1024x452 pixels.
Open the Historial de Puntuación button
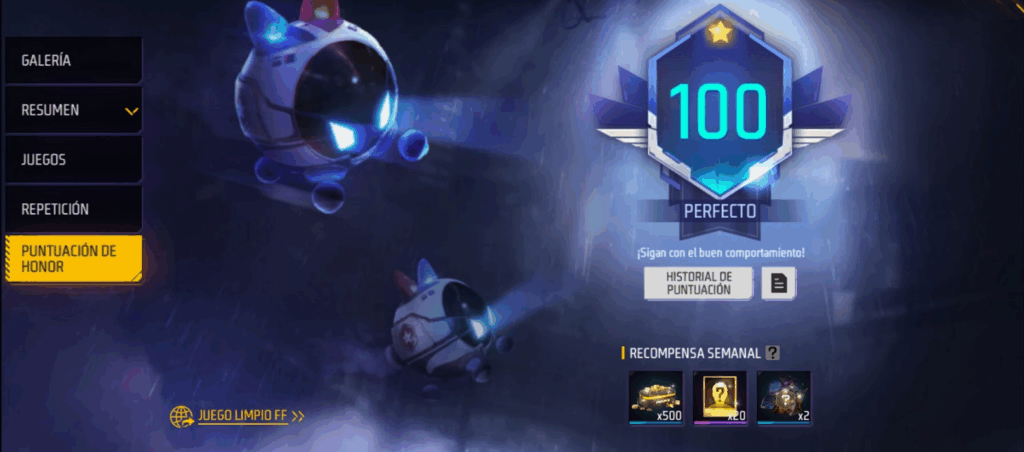[698, 283]
